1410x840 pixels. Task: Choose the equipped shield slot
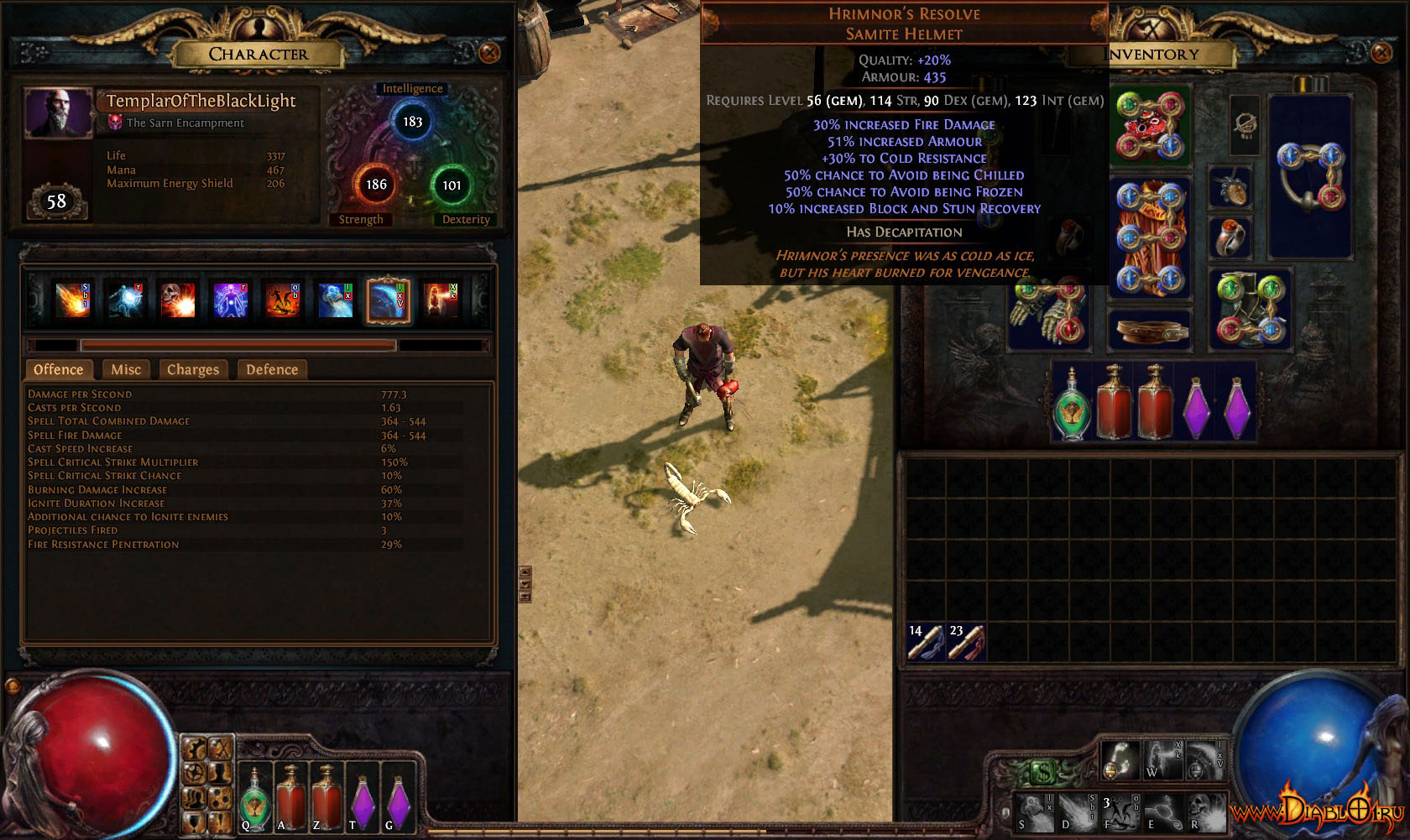[1309, 176]
